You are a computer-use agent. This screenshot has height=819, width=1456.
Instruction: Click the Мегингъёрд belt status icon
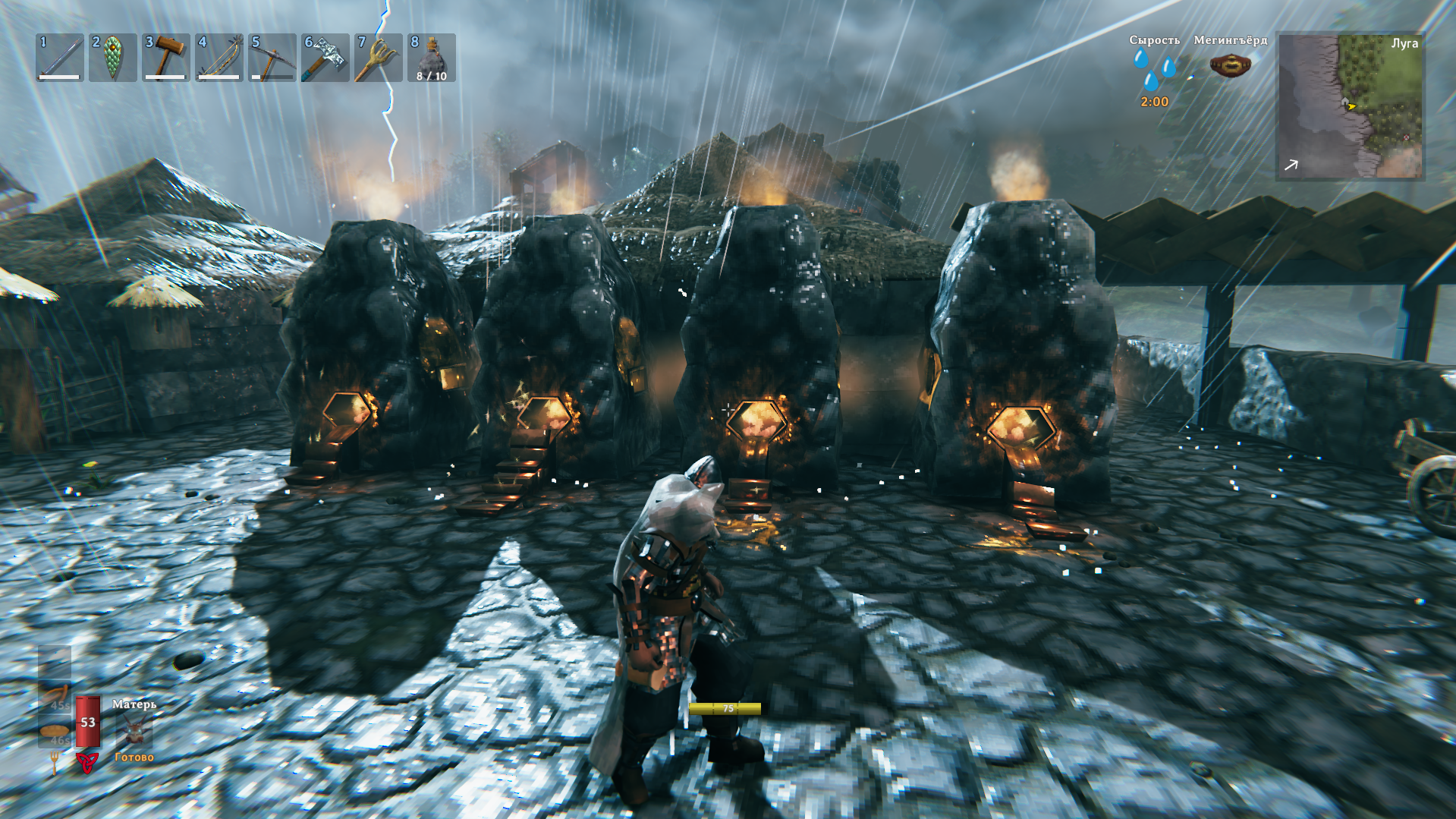click(1230, 66)
